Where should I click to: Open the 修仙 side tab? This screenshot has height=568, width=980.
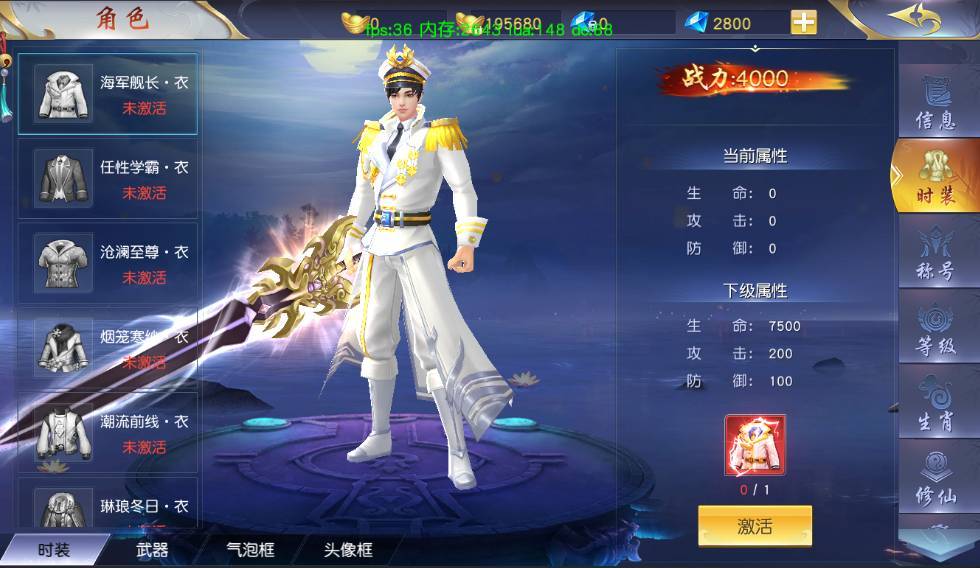click(x=936, y=482)
